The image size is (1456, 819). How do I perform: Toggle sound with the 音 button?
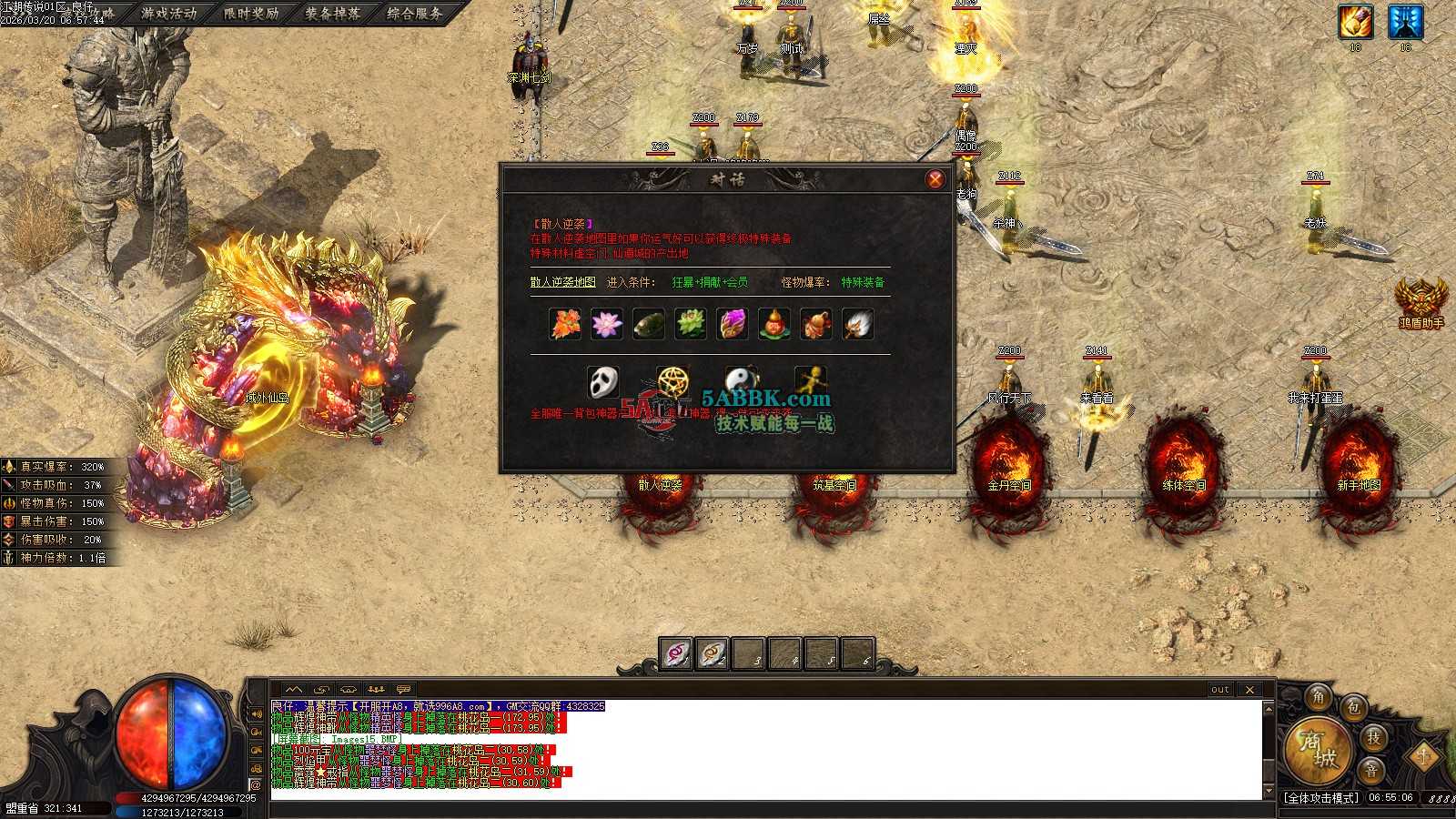tap(1371, 770)
